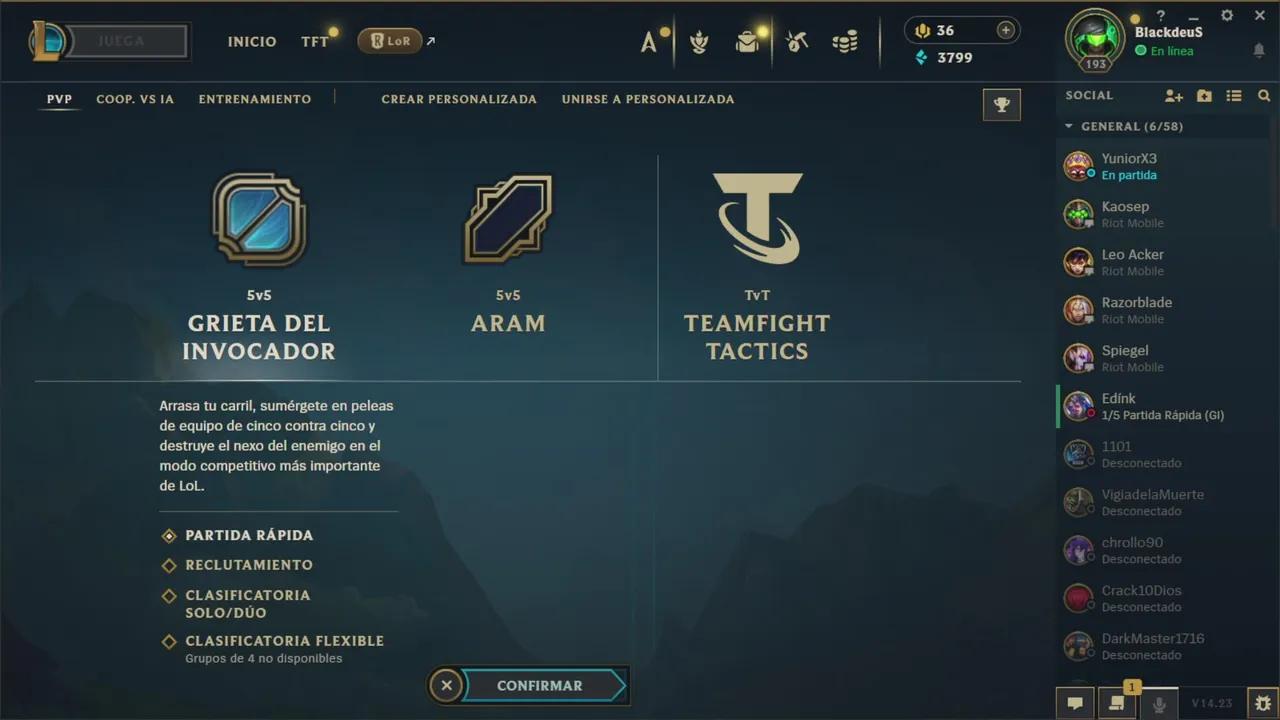Select the RECLUTAMIENTO queue
This screenshot has width=1280, height=720.
click(248, 565)
